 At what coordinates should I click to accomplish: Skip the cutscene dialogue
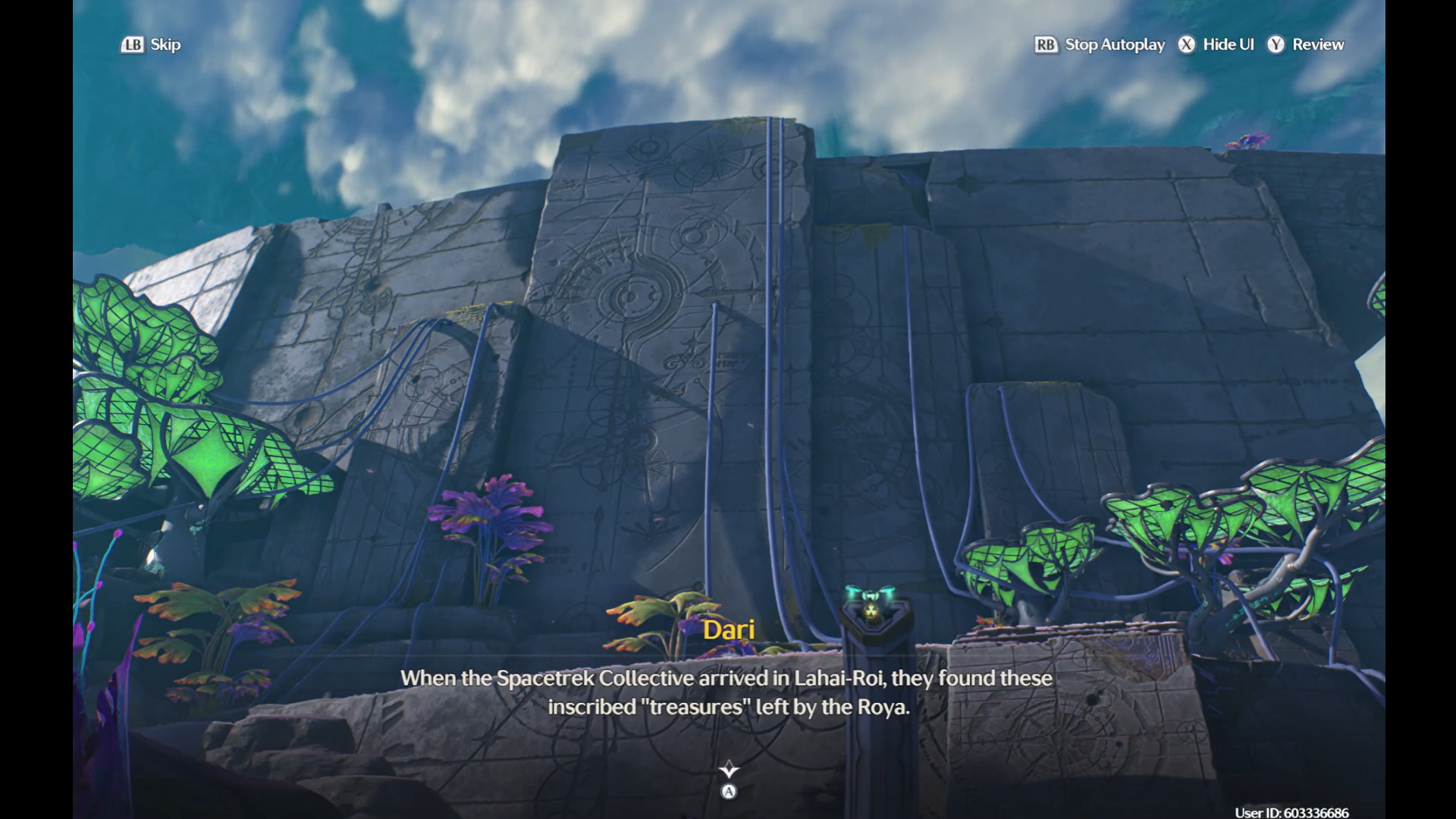[x=151, y=45]
